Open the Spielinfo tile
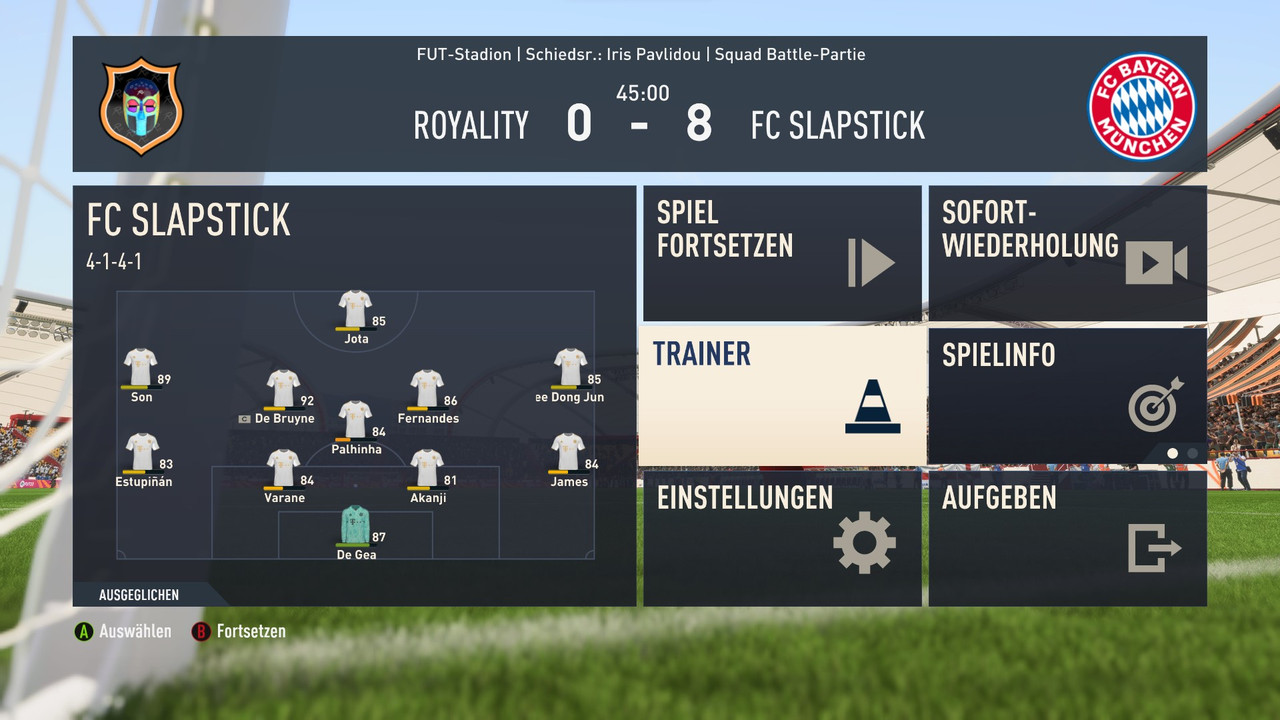Image resolution: width=1280 pixels, height=720 pixels. coord(1067,396)
